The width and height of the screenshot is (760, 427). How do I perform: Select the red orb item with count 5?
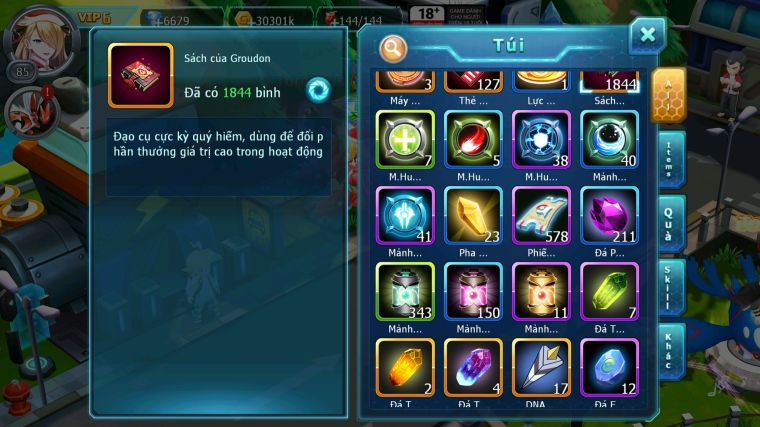tap(473, 139)
